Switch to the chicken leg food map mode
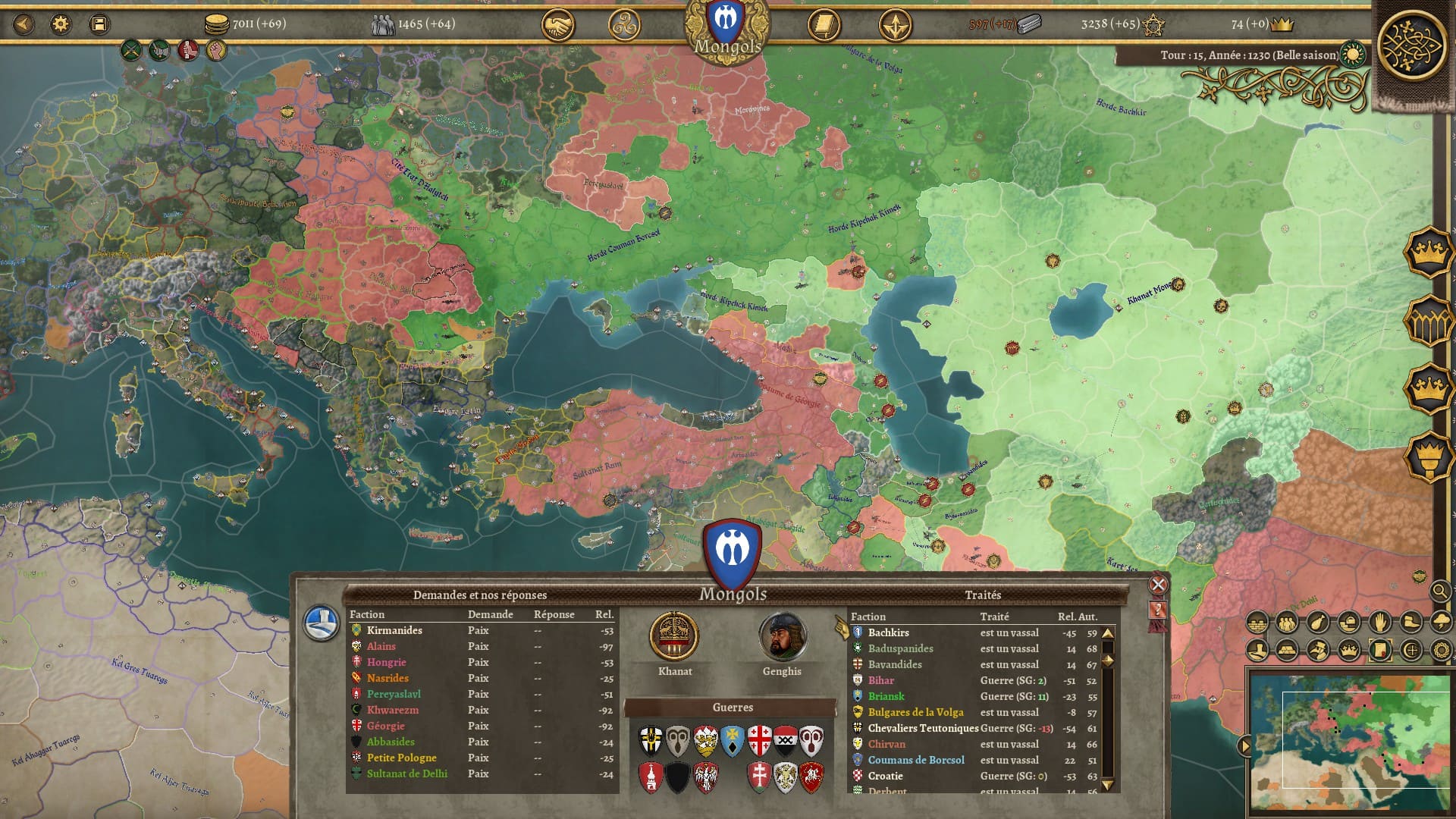1456x819 pixels. coord(1318,623)
